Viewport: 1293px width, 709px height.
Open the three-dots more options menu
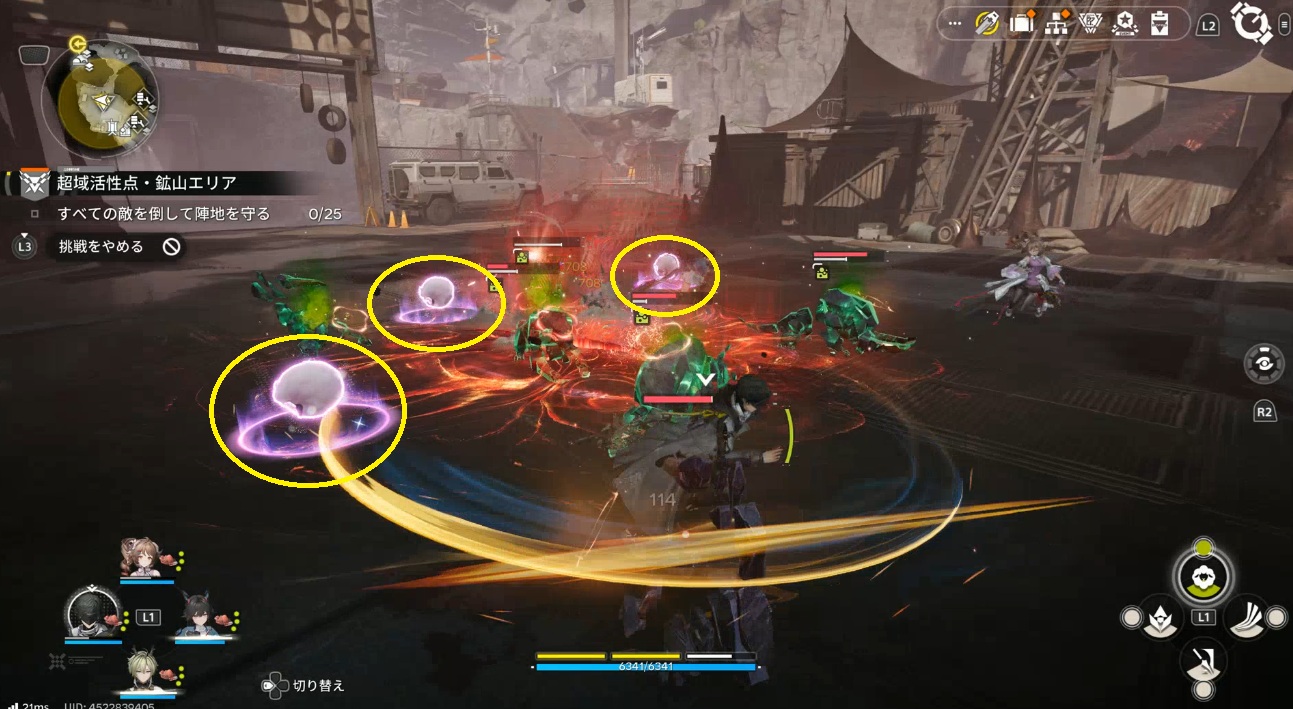pos(954,24)
